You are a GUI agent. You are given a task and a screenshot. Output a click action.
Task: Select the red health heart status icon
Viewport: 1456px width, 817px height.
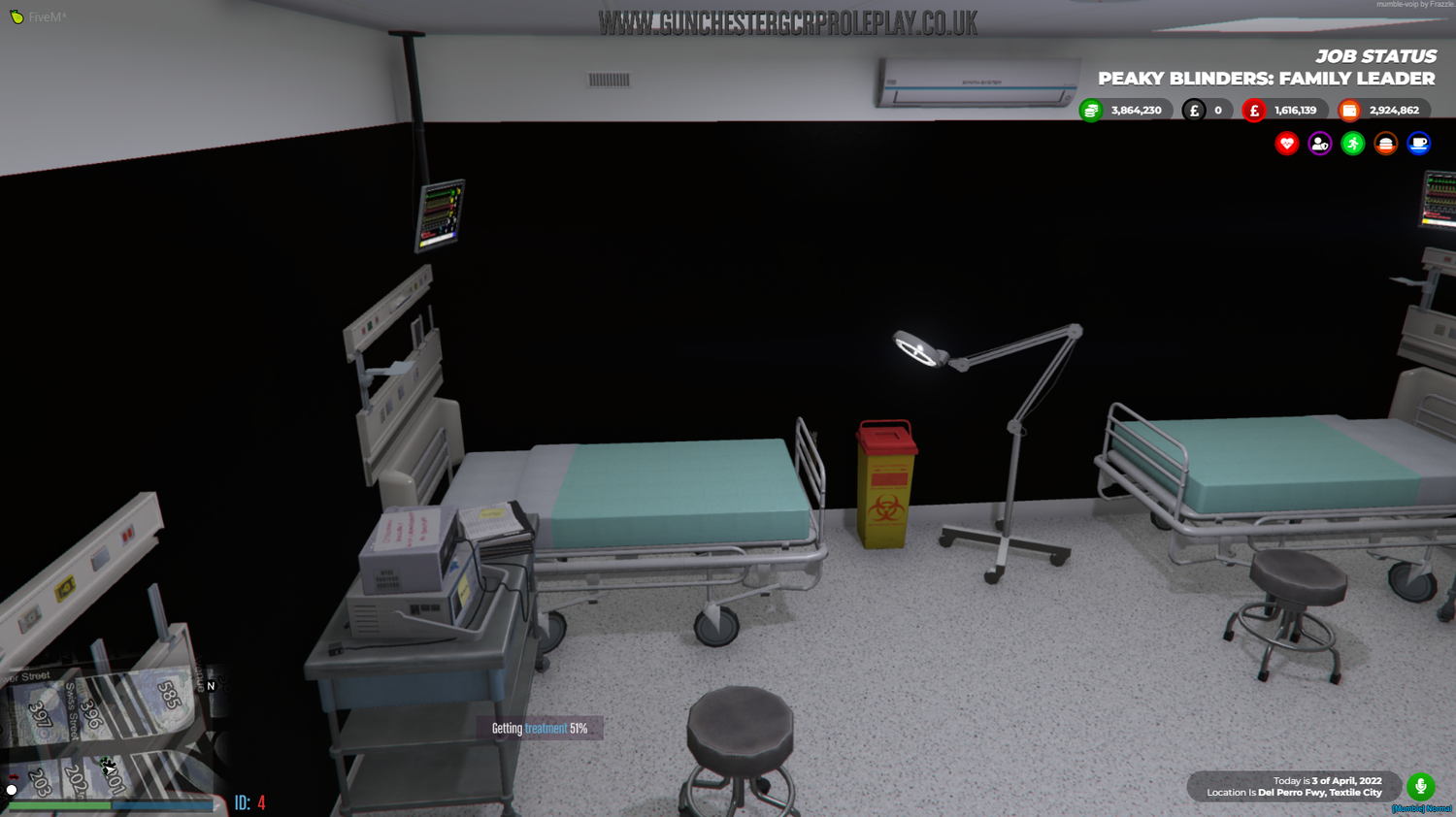pos(1286,144)
